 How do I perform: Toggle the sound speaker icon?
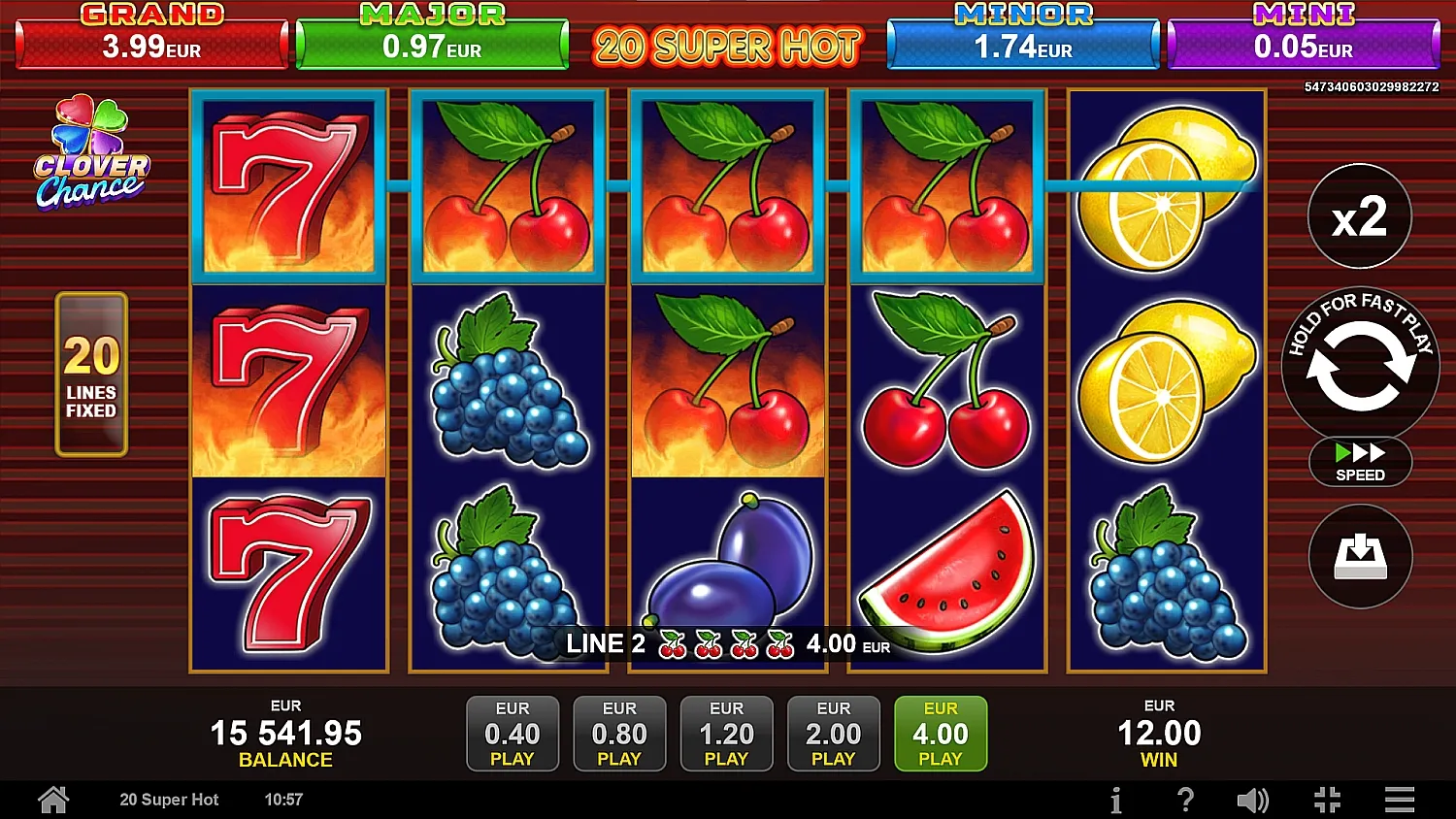pos(1252,800)
